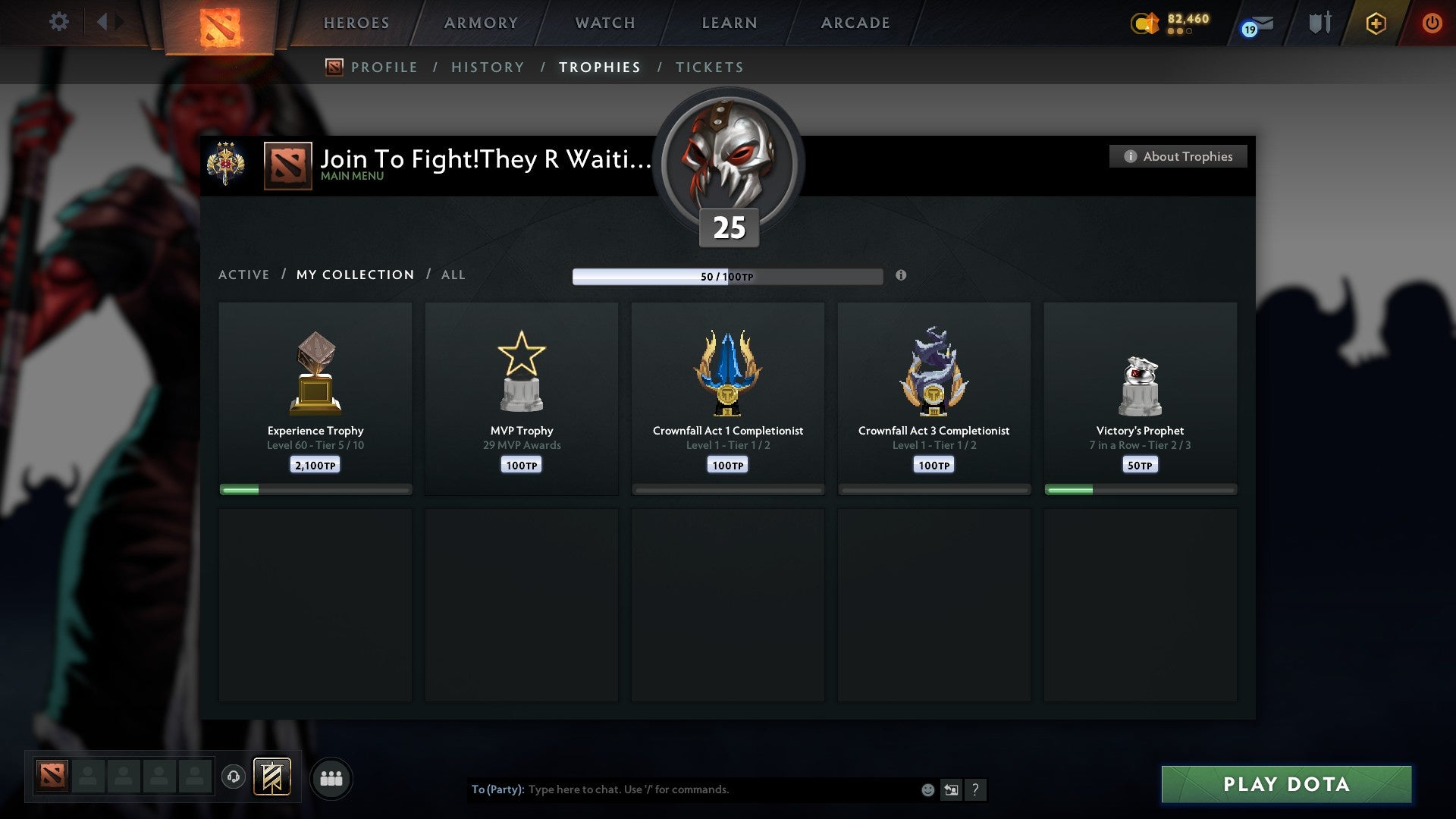The width and height of the screenshot is (1456, 819).
Task: Open the friends list icon near chat
Action: click(x=331, y=777)
